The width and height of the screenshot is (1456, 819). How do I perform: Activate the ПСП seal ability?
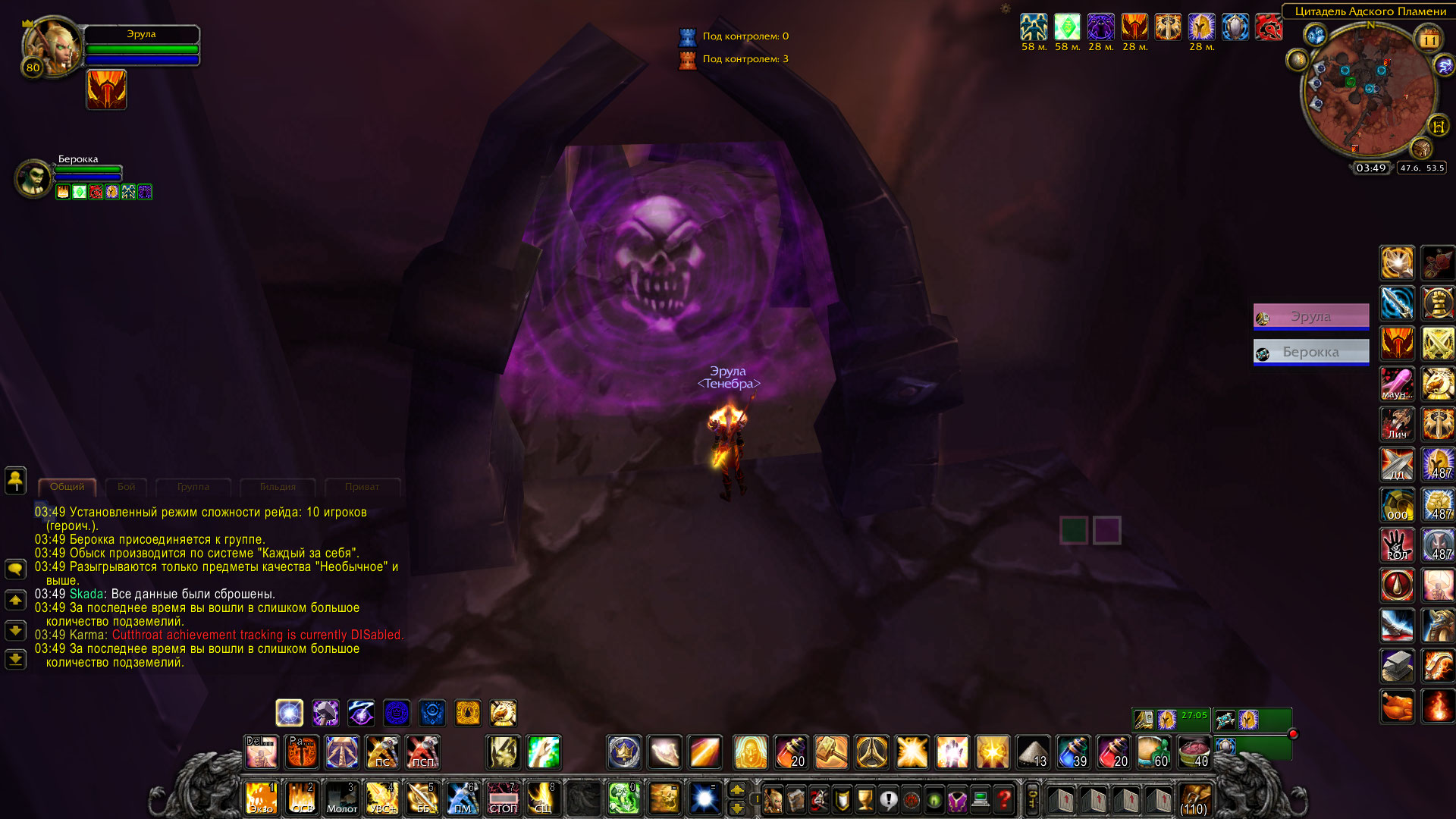tap(422, 752)
